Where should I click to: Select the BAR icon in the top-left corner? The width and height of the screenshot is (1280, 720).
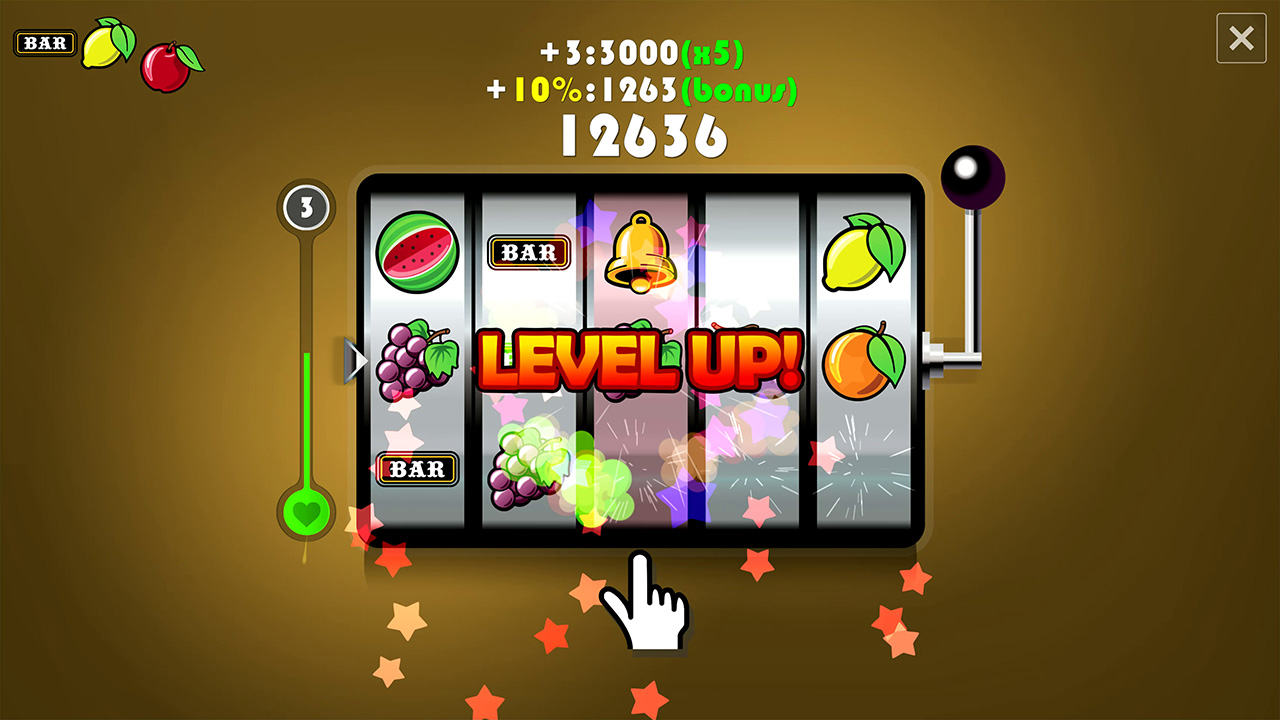tap(44, 42)
